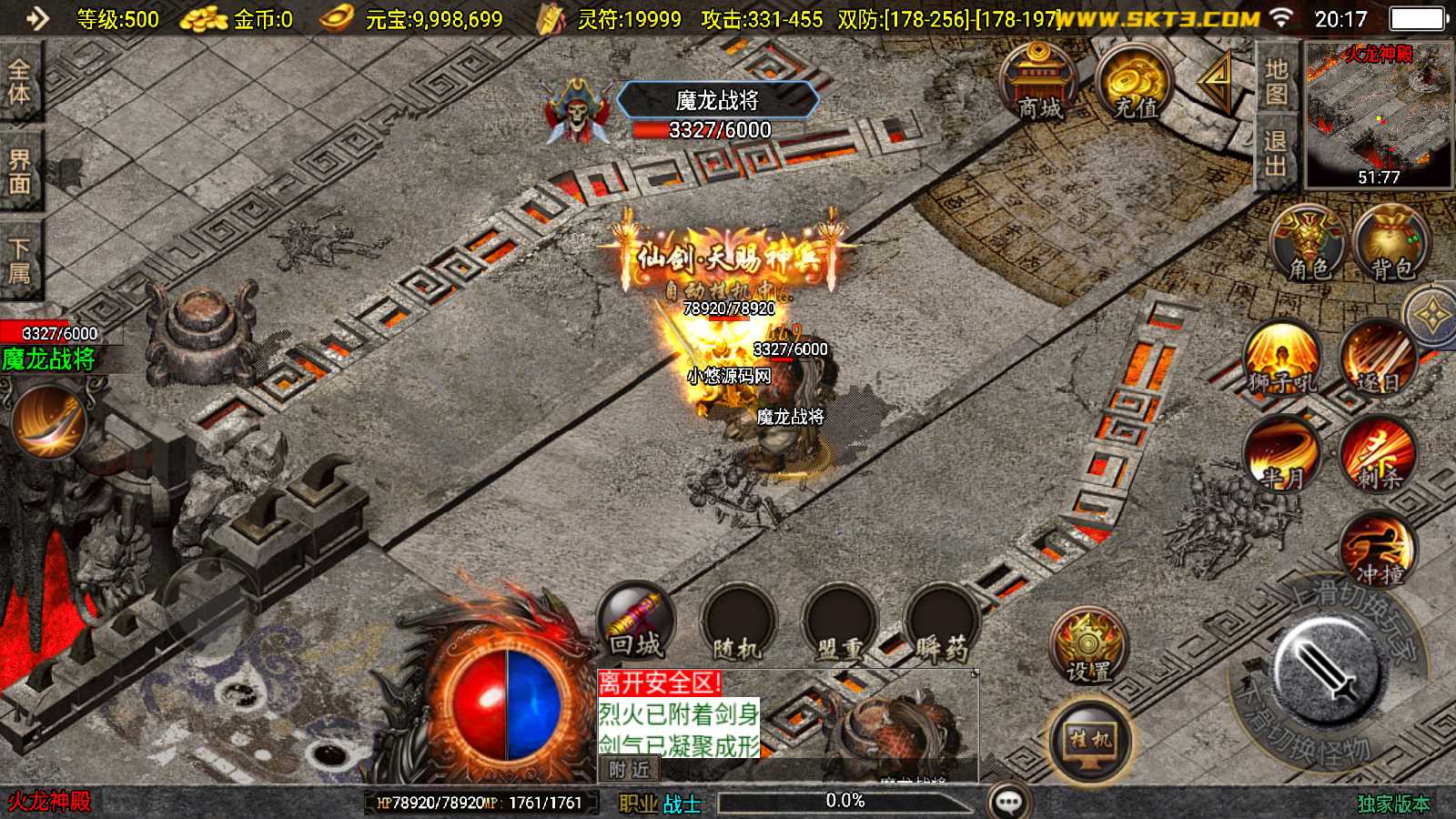
Task: Select the 下属 side tab
Action: 19,260
